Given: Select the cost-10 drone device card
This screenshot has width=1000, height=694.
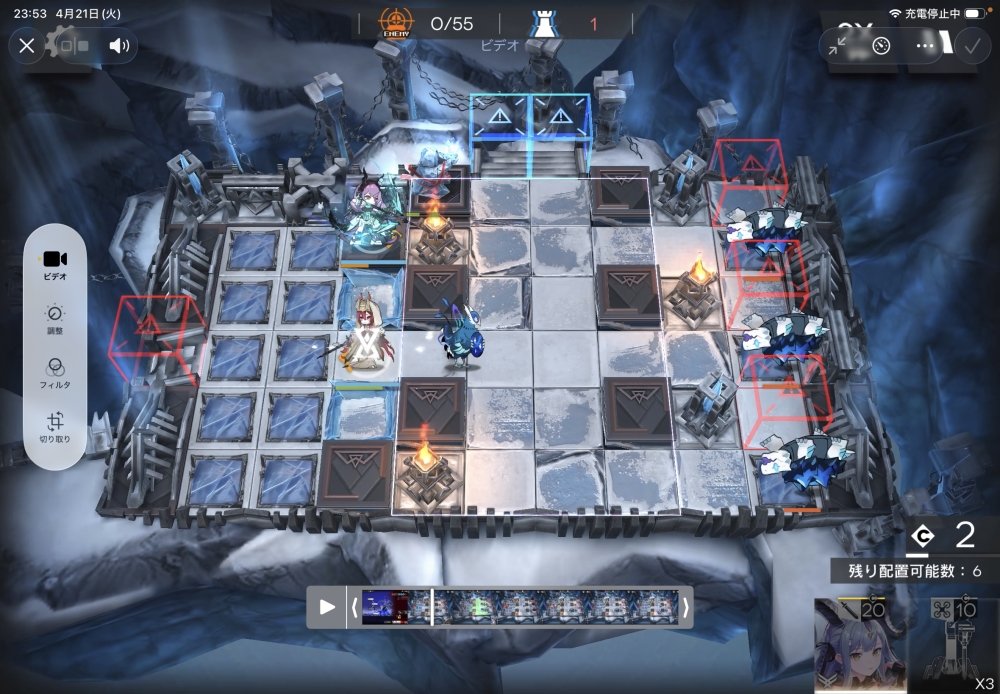Looking at the screenshot, I should coord(953,647).
